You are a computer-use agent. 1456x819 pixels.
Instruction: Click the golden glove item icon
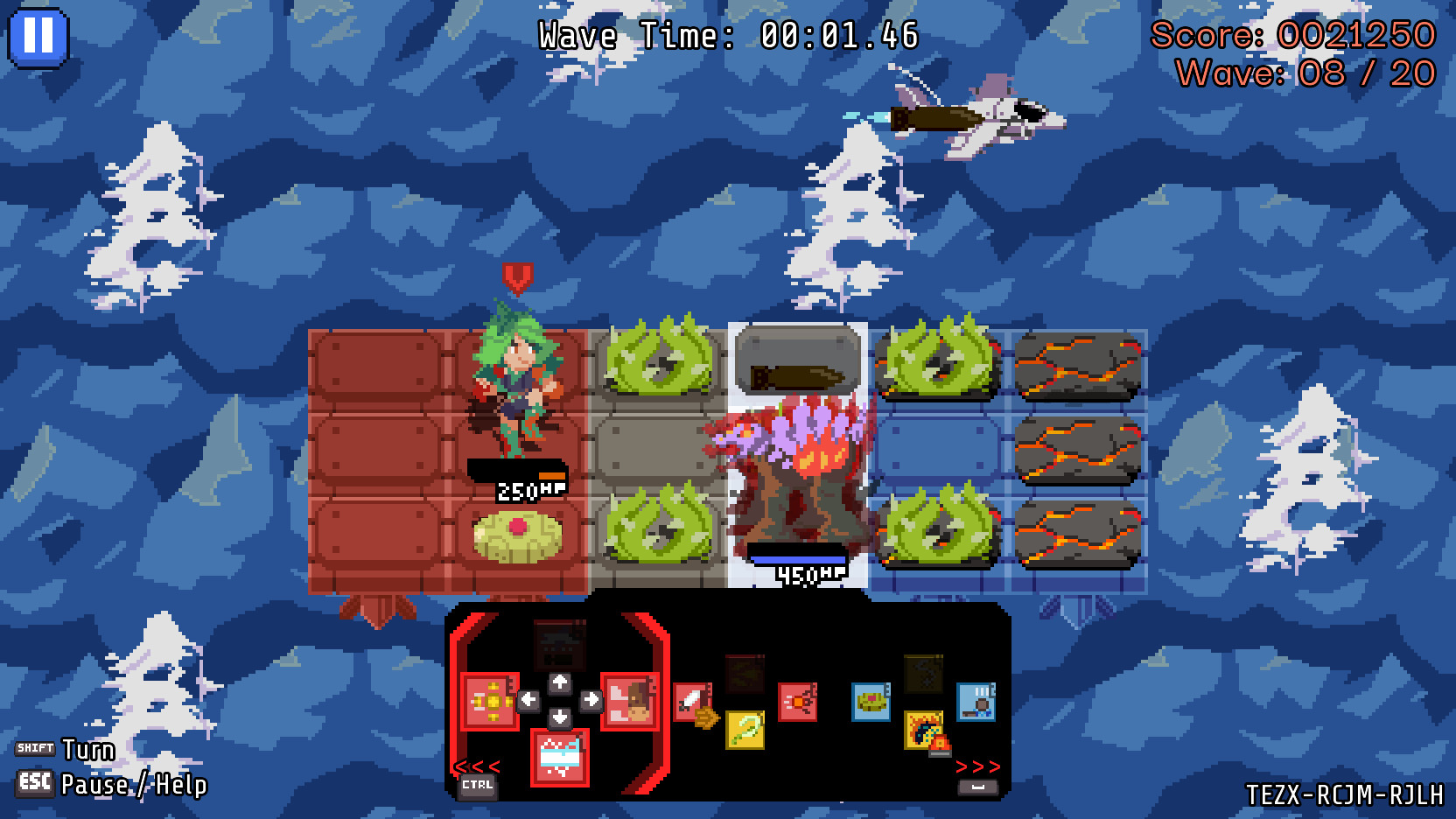[x=706, y=719]
